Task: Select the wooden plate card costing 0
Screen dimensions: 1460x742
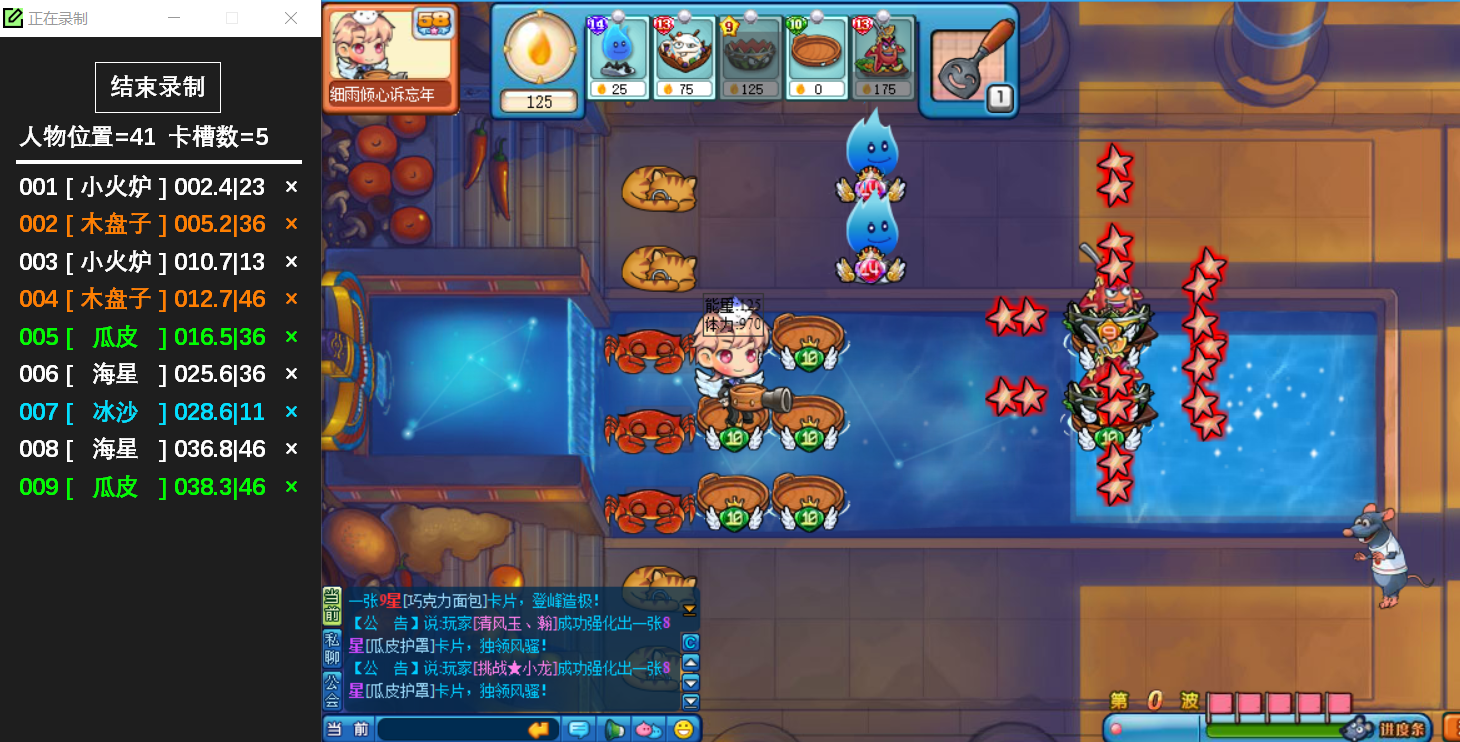Action: coord(818,58)
